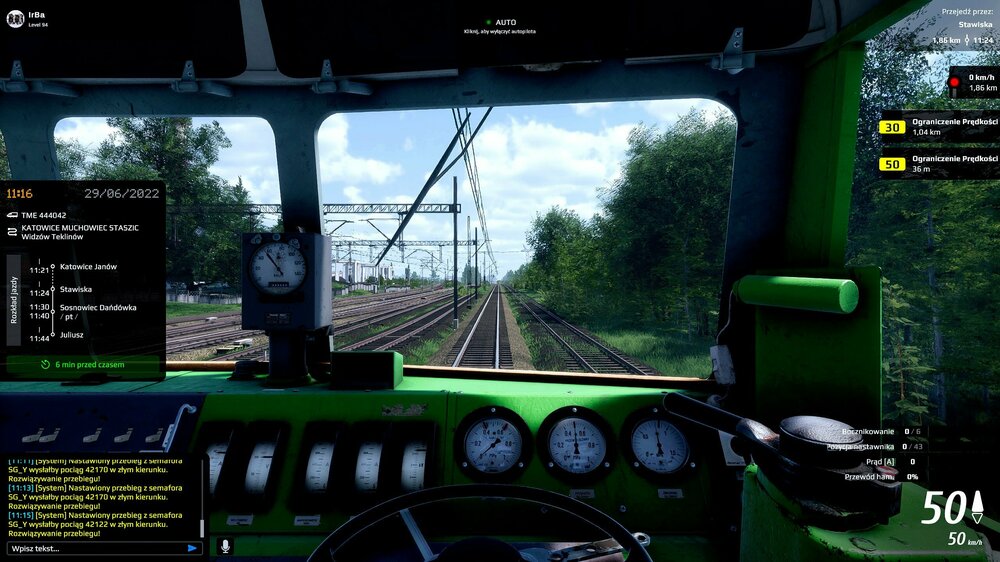Select the Katowice Janów timetable stop
The height and width of the screenshot is (562, 1000).
(88, 267)
